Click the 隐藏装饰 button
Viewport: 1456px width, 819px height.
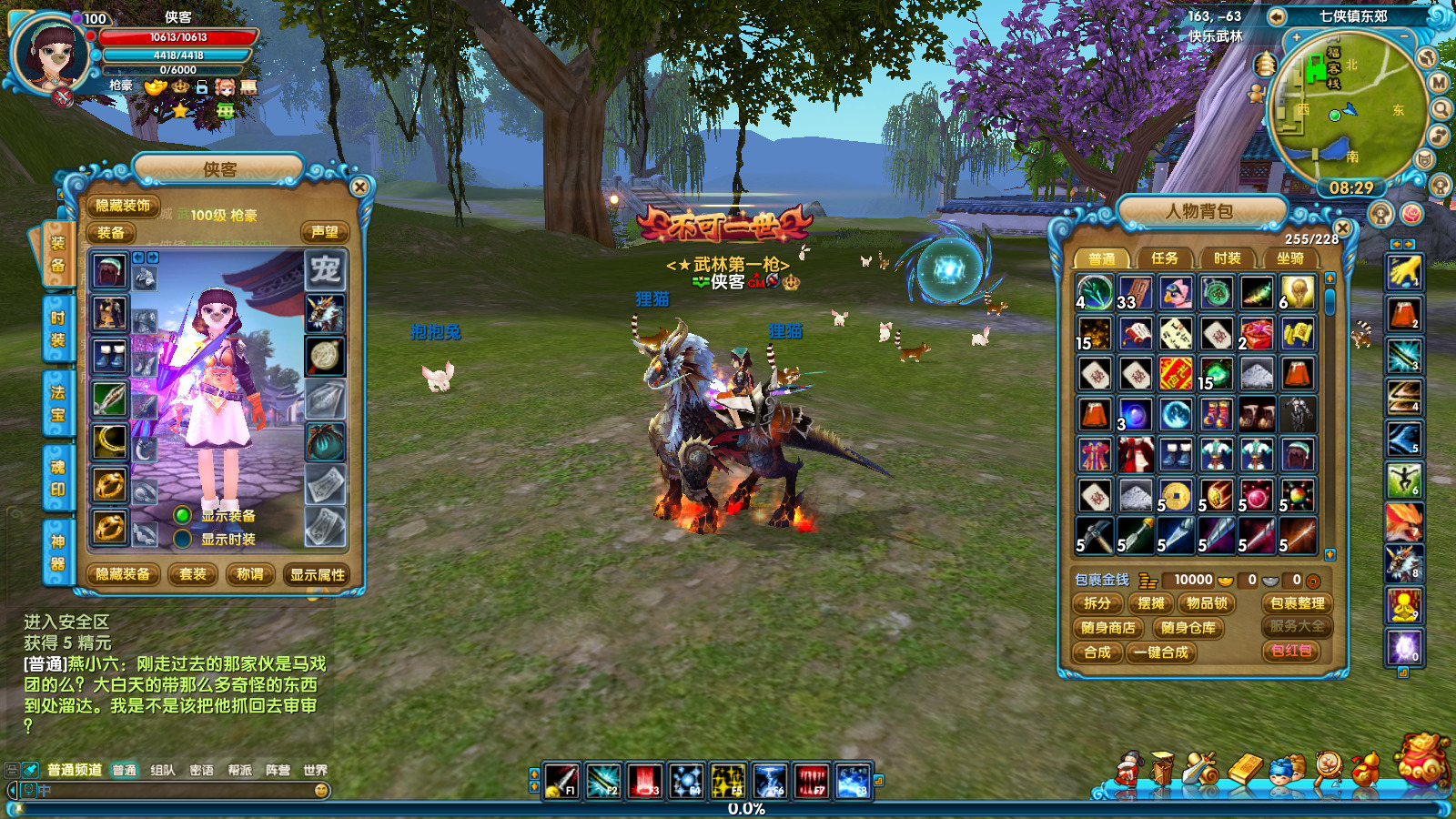[123, 206]
